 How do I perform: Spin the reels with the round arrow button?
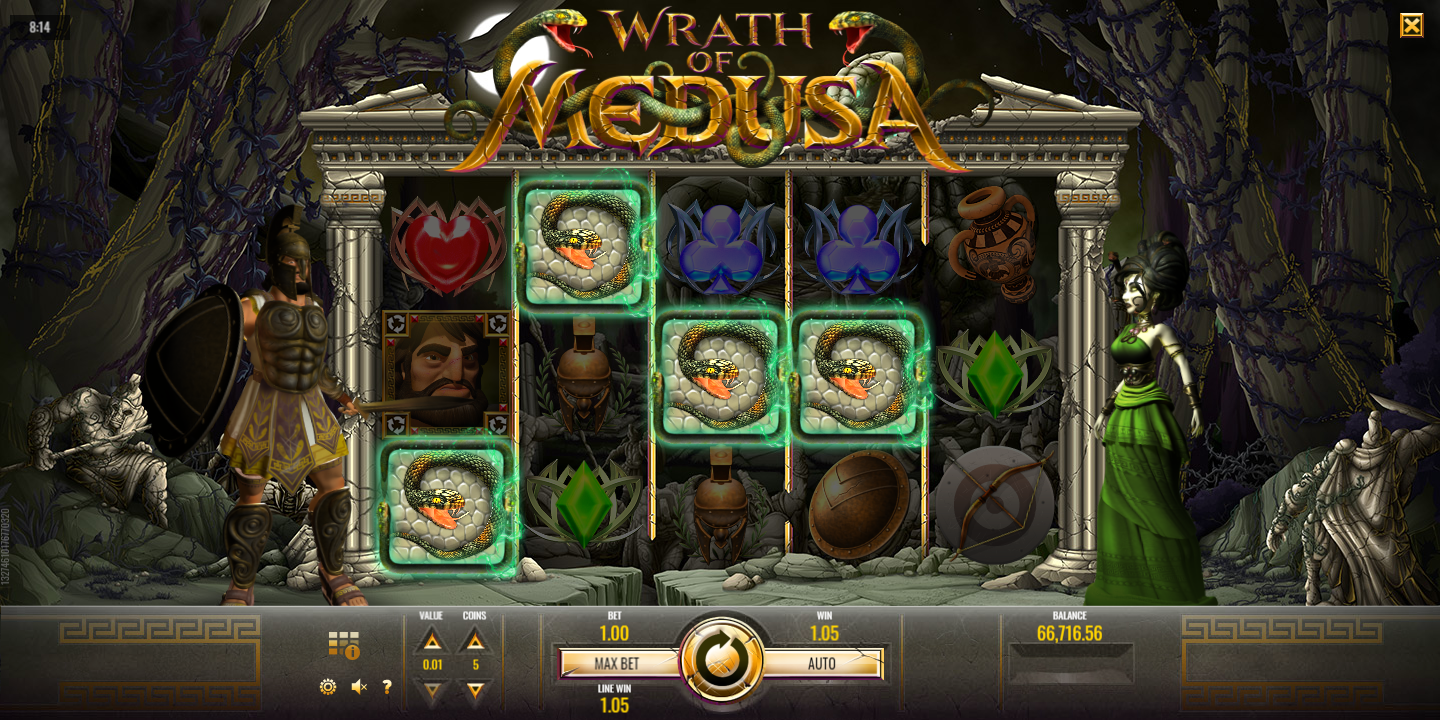[x=720, y=661]
